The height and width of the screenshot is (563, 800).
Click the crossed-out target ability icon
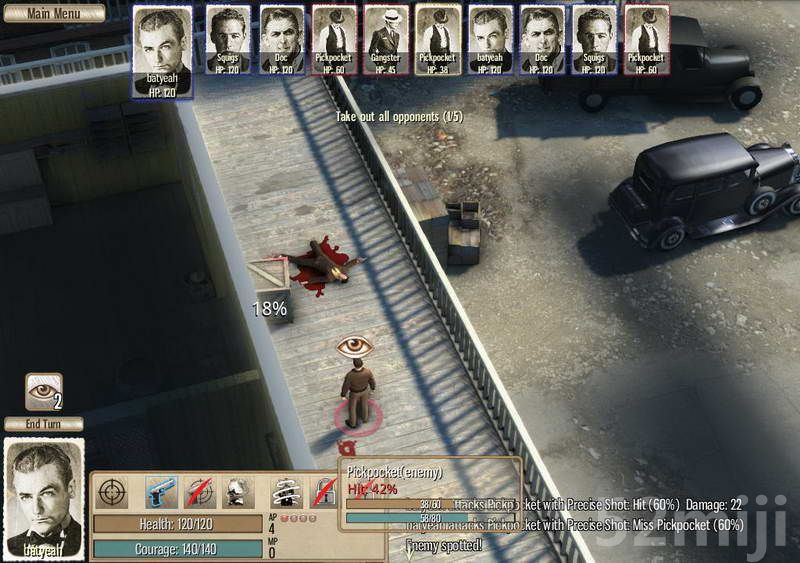tap(200, 491)
